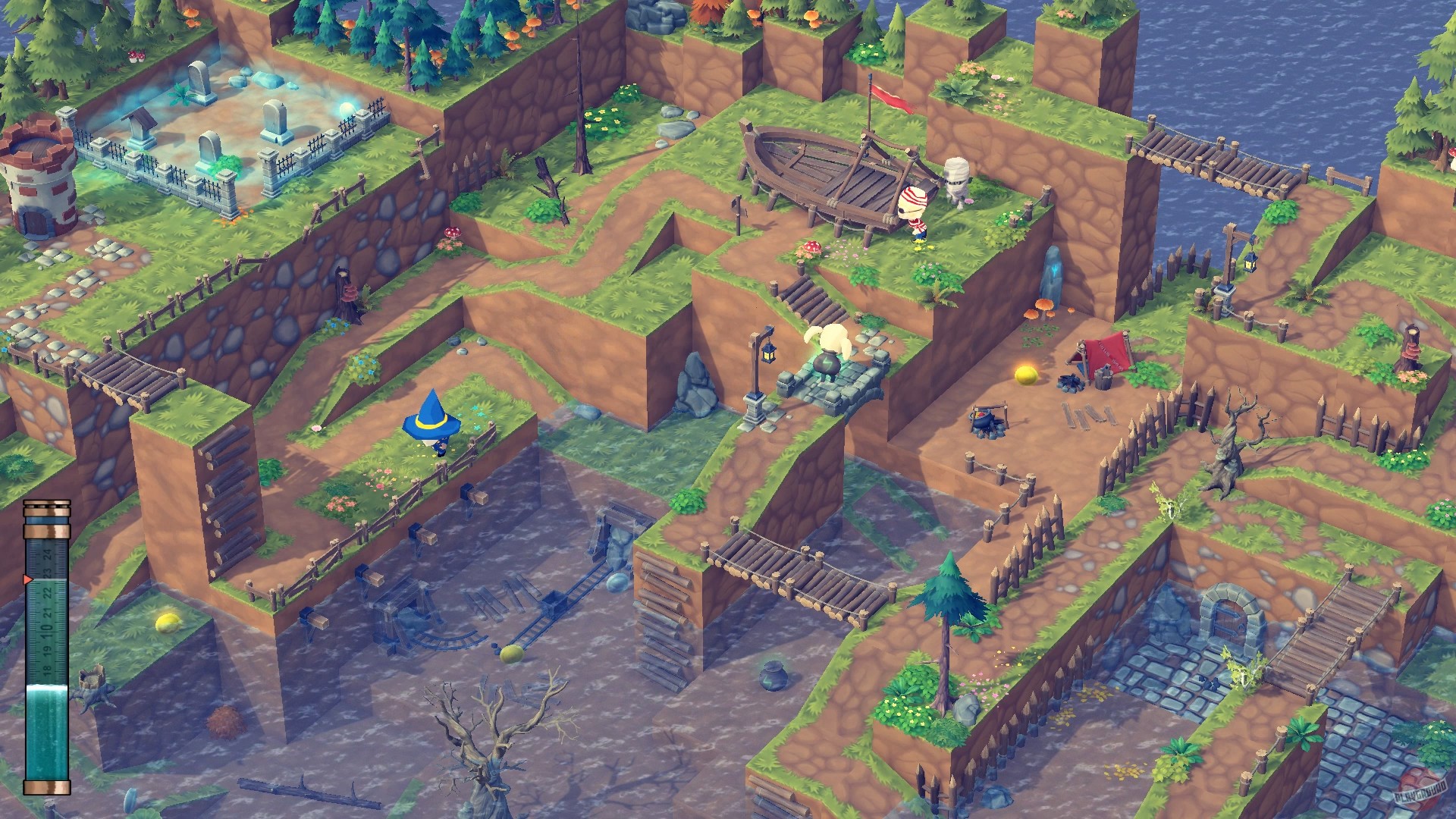
Task: Click the red mushroom near the stairs
Action: 811,246
